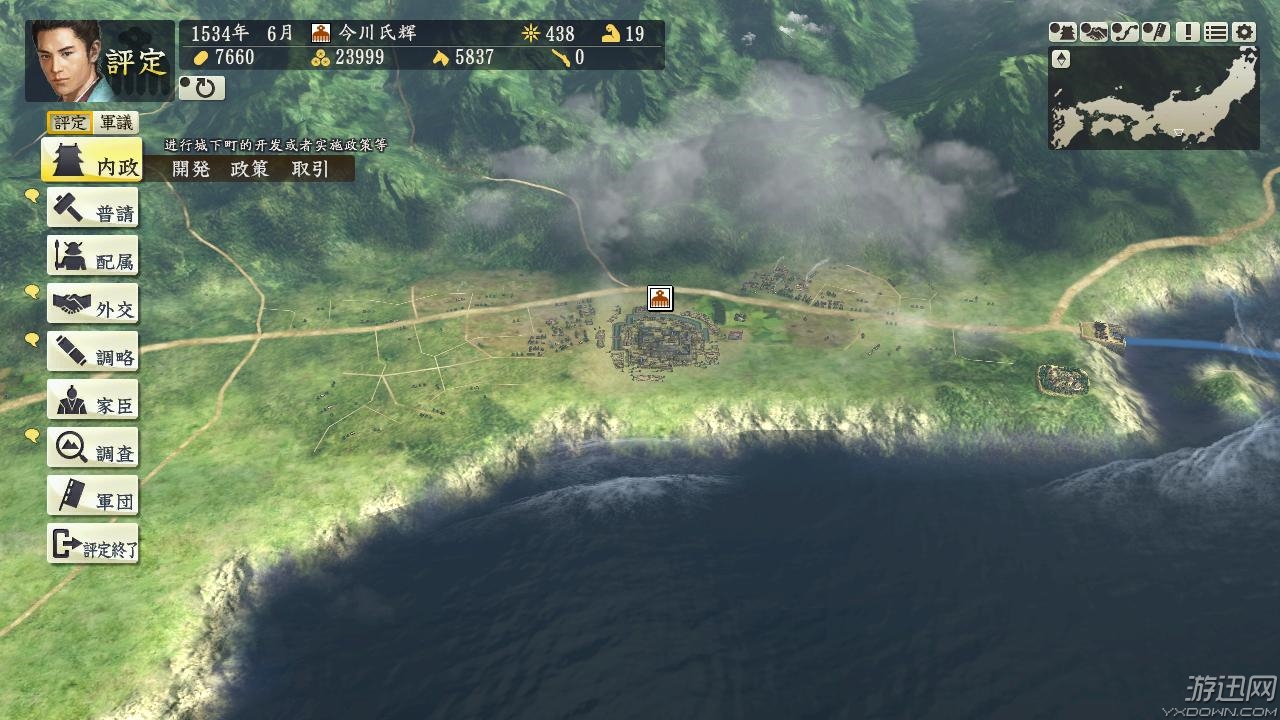Open the 配属 officer assignment menu

click(x=93, y=258)
